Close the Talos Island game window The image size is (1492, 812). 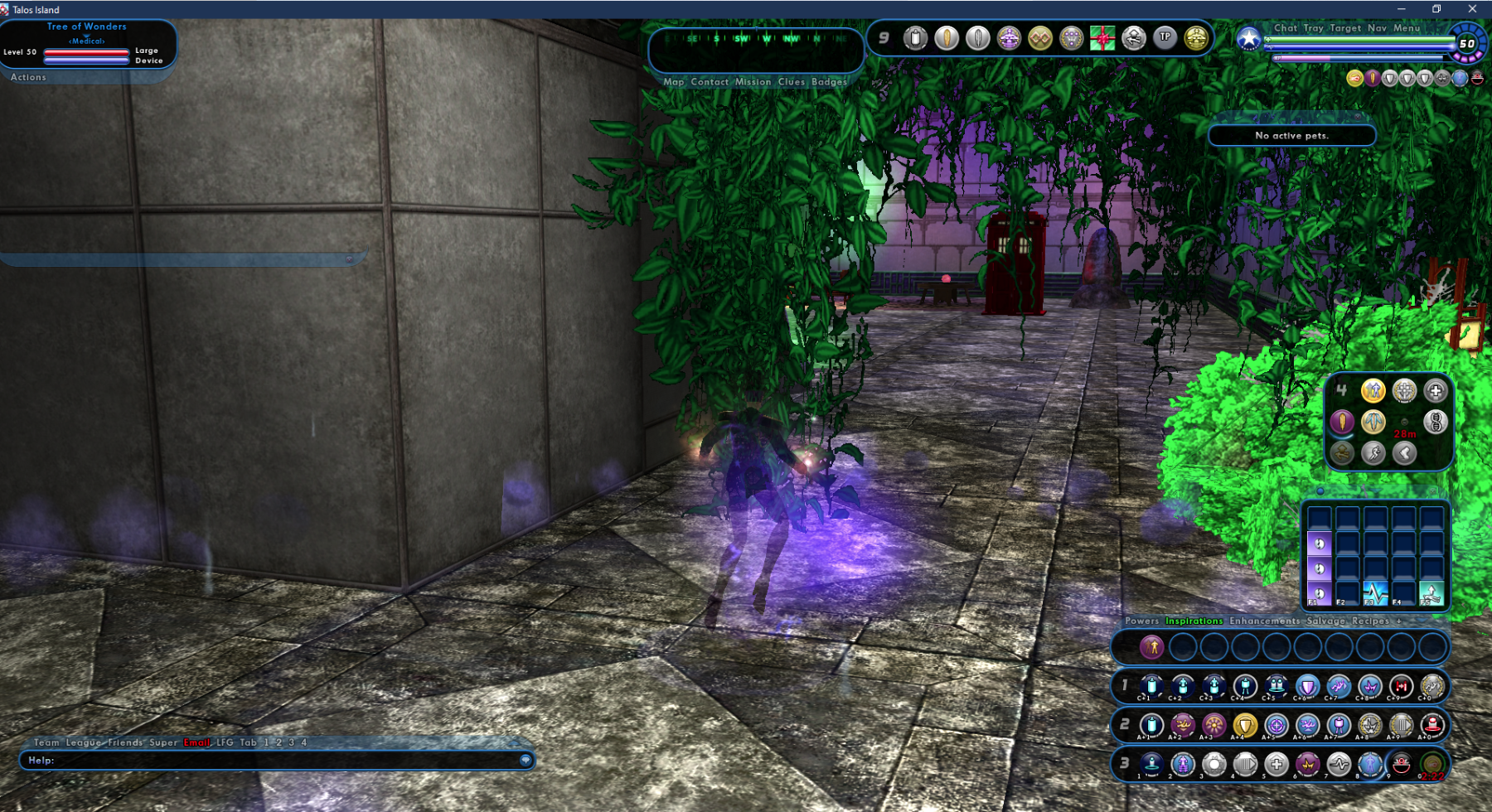pyautogui.click(x=1472, y=9)
